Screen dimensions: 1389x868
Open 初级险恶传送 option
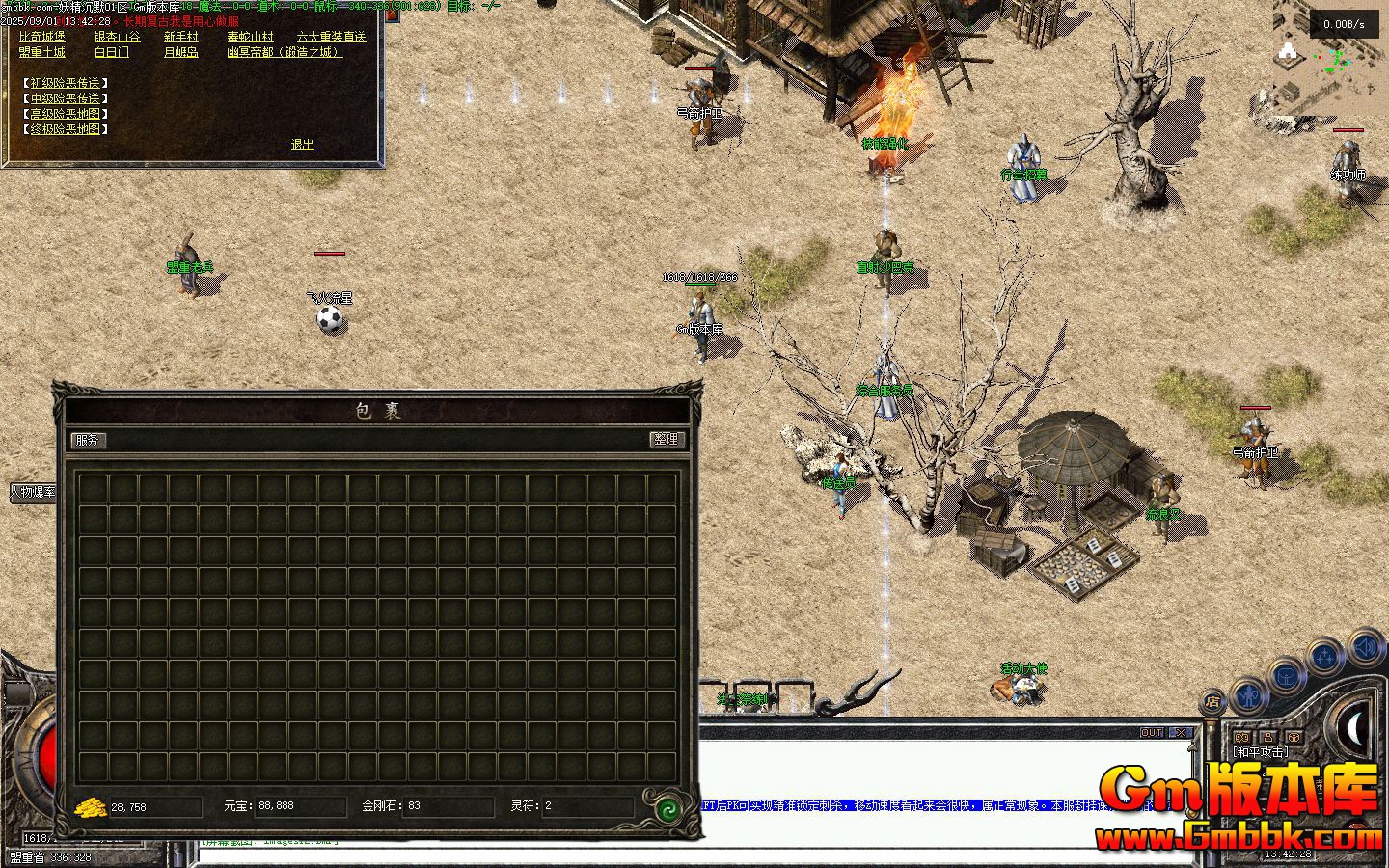point(65,83)
